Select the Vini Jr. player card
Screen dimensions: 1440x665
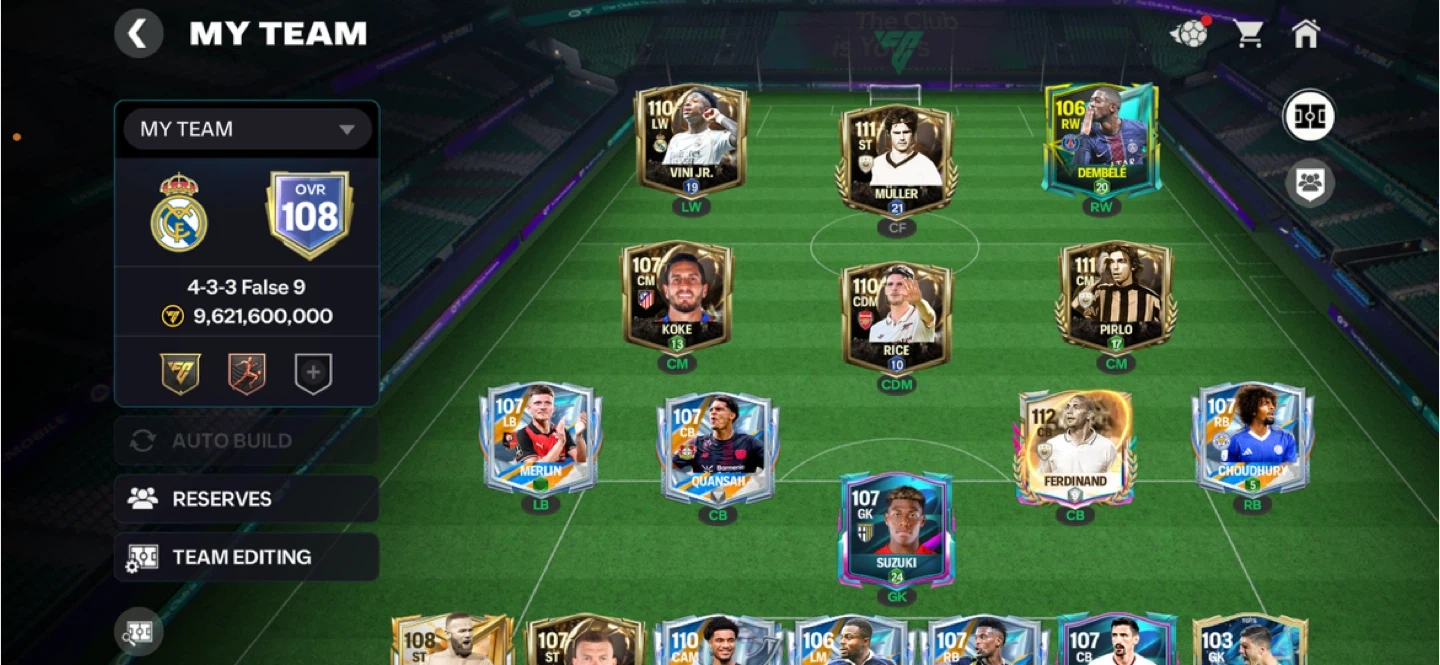pyautogui.click(x=691, y=140)
